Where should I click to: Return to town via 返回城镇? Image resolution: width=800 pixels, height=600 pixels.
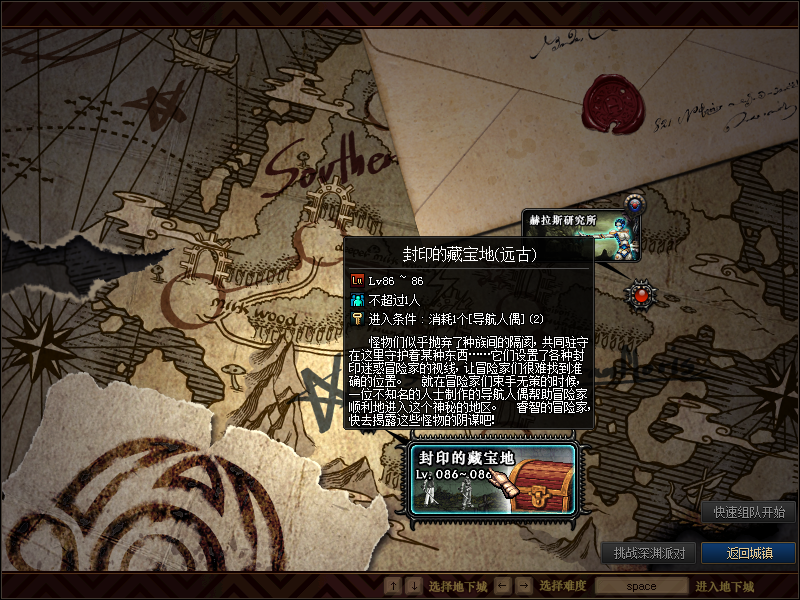[x=749, y=553]
